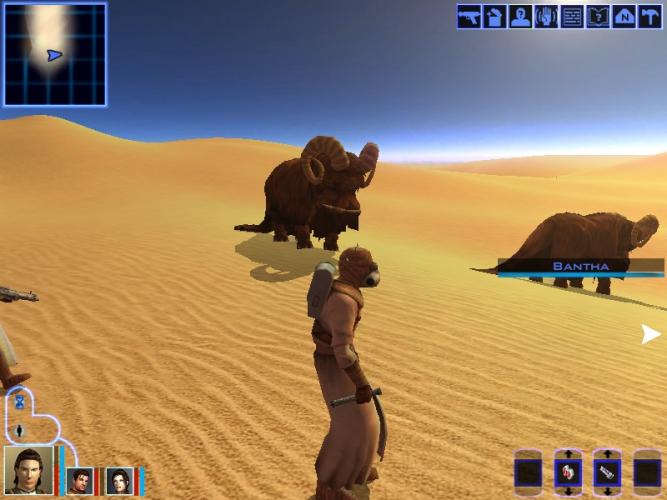Open the Character sheet silhouette icon

coord(520,17)
